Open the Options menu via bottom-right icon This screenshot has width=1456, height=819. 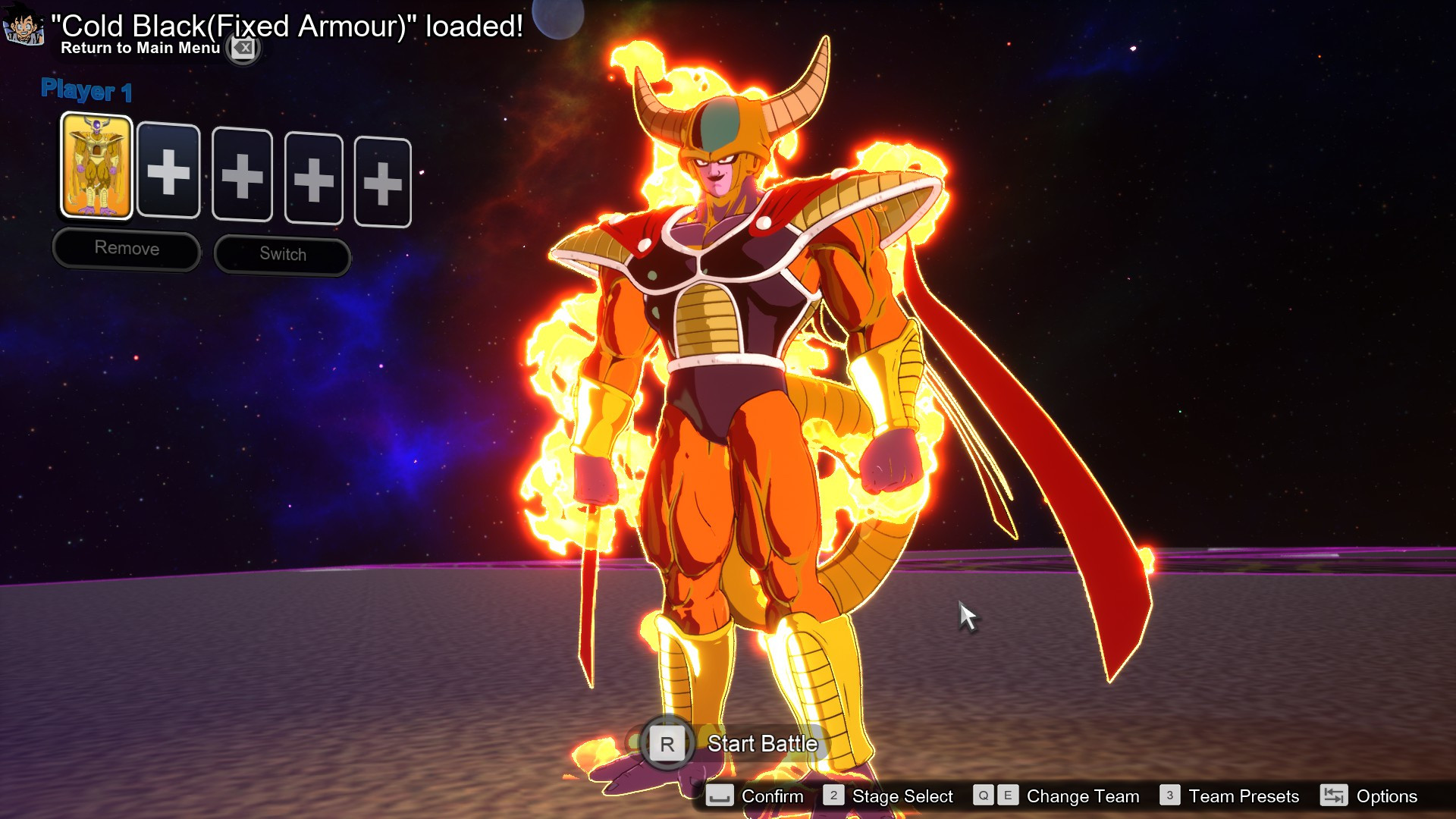tap(1334, 796)
